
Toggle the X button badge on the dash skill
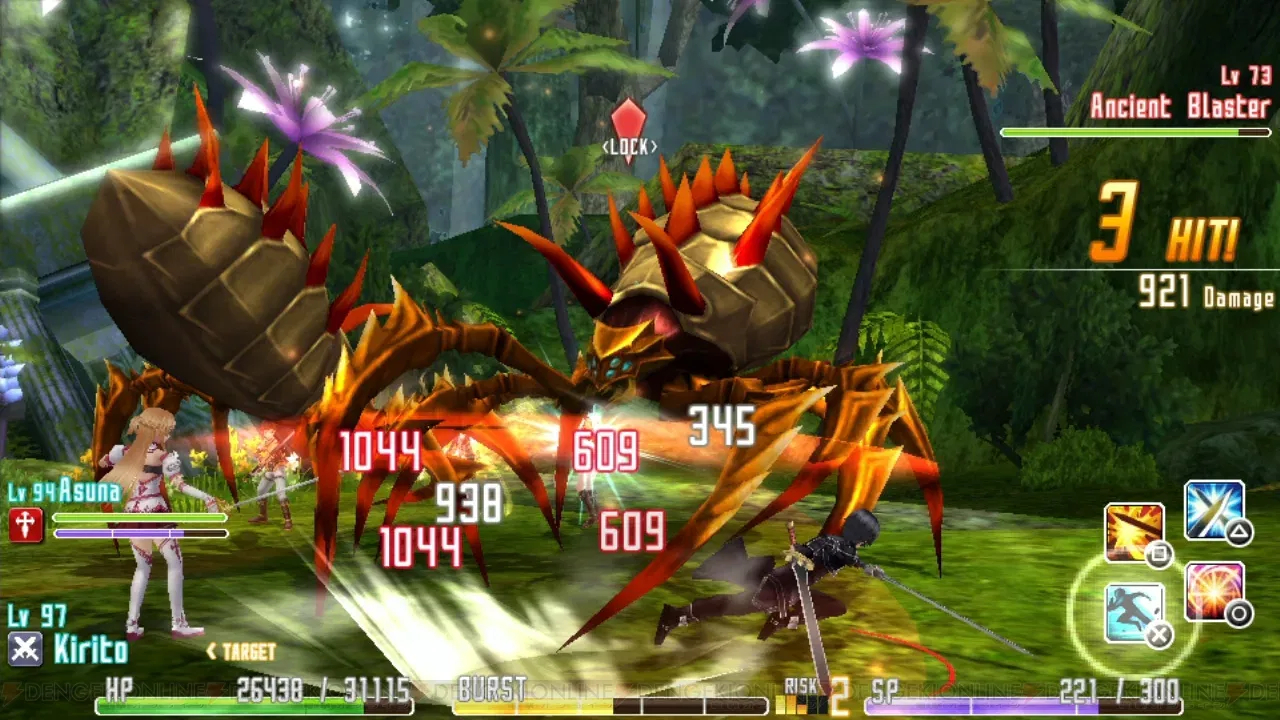click(1159, 635)
